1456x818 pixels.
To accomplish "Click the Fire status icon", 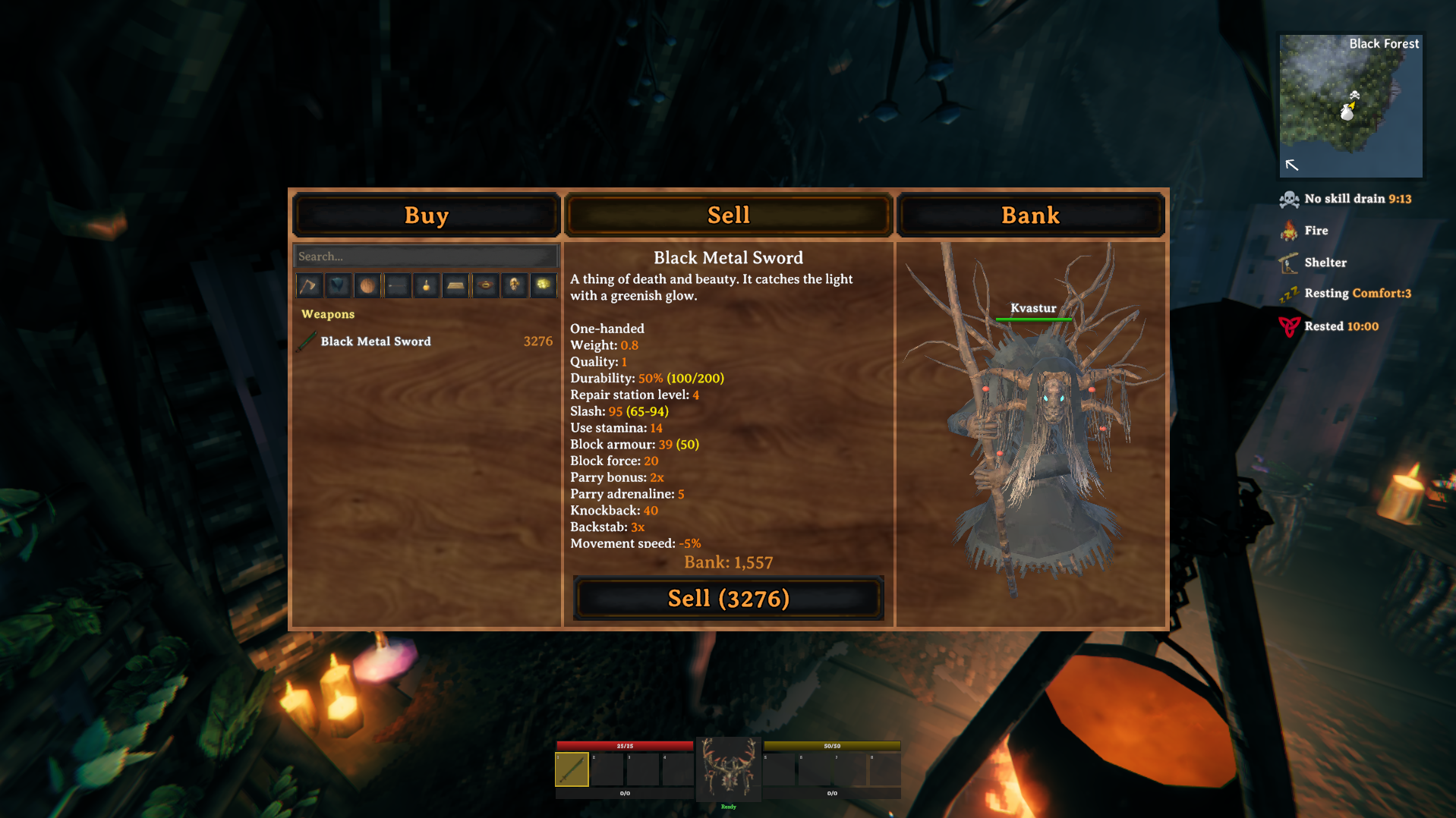I will click(1291, 230).
